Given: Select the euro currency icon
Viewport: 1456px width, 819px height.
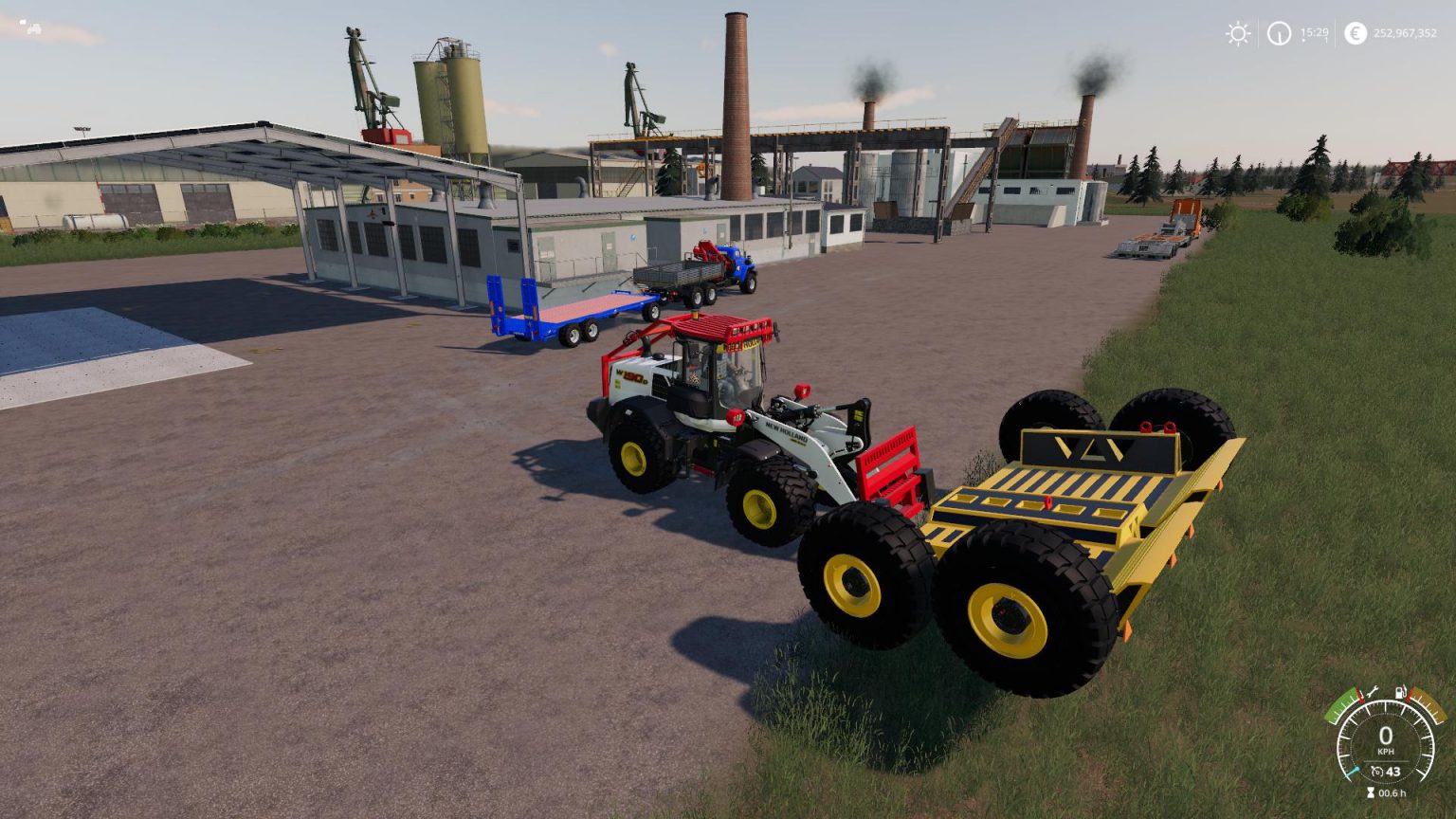Looking at the screenshot, I should 1356,33.
